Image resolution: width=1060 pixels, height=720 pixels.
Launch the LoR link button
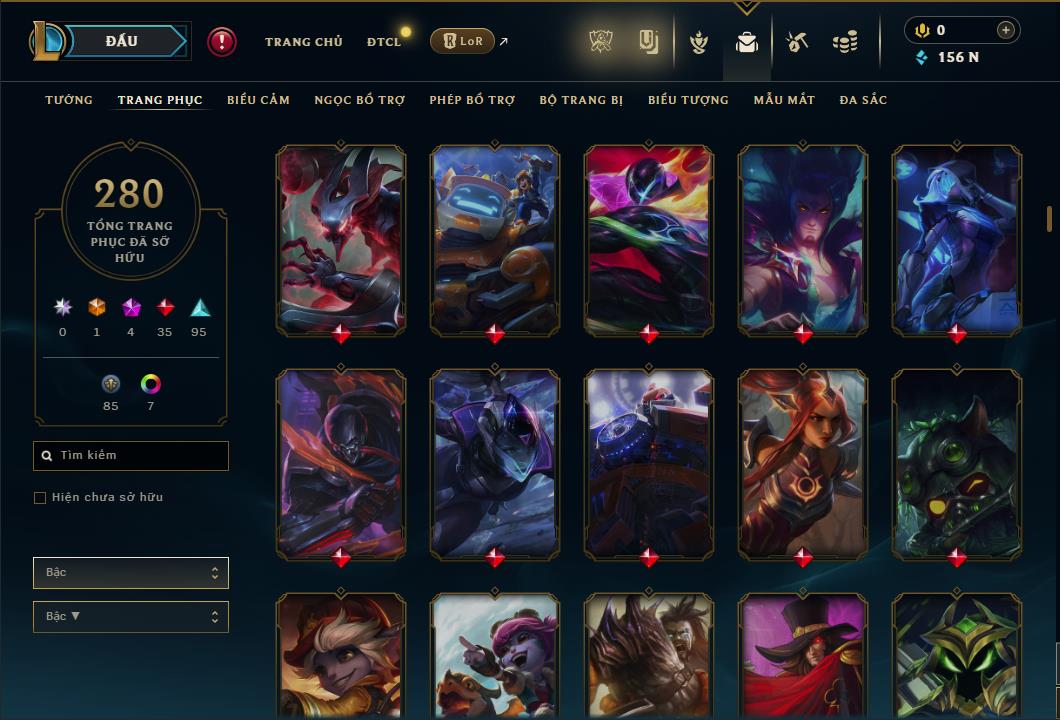462,41
